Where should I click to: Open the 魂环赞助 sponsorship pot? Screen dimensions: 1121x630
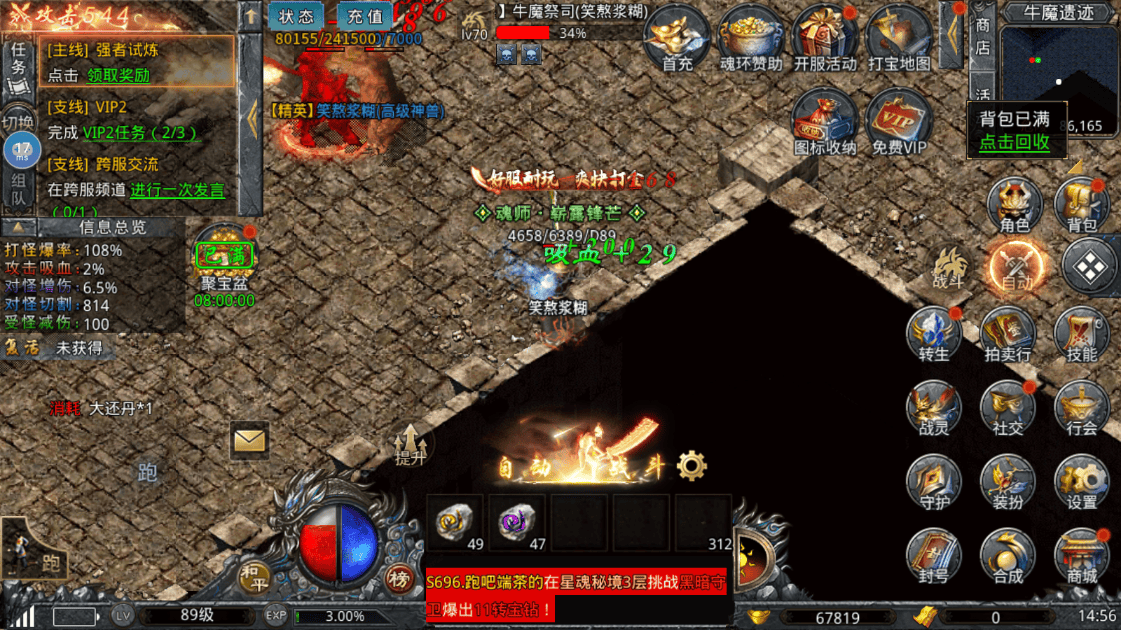click(751, 38)
